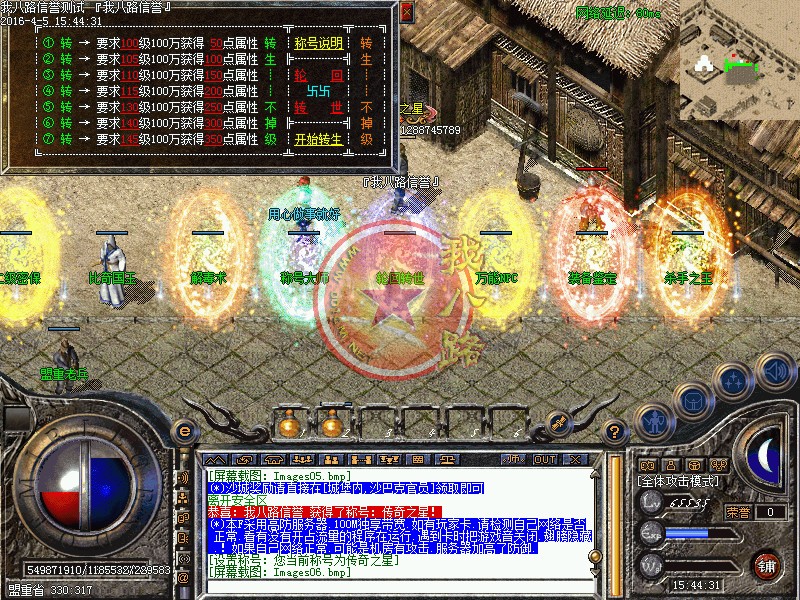Open the minimap in the corner

coord(738,60)
